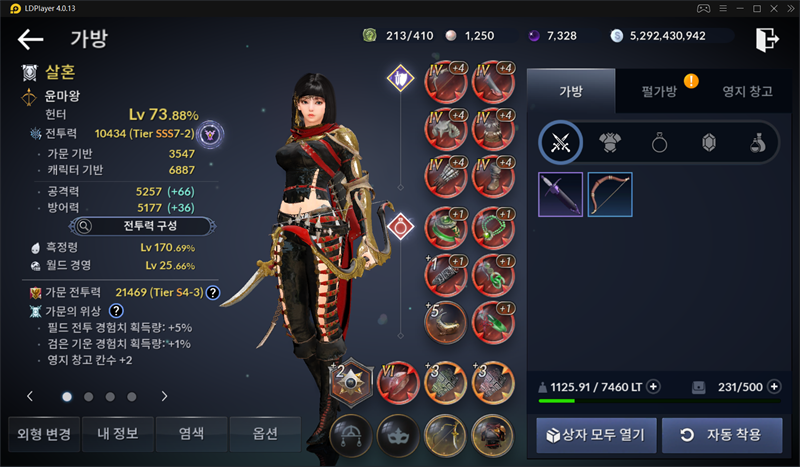Viewport: 800px width, 467px height.
Task: Open the 염색 dye menu
Action: coord(192,434)
